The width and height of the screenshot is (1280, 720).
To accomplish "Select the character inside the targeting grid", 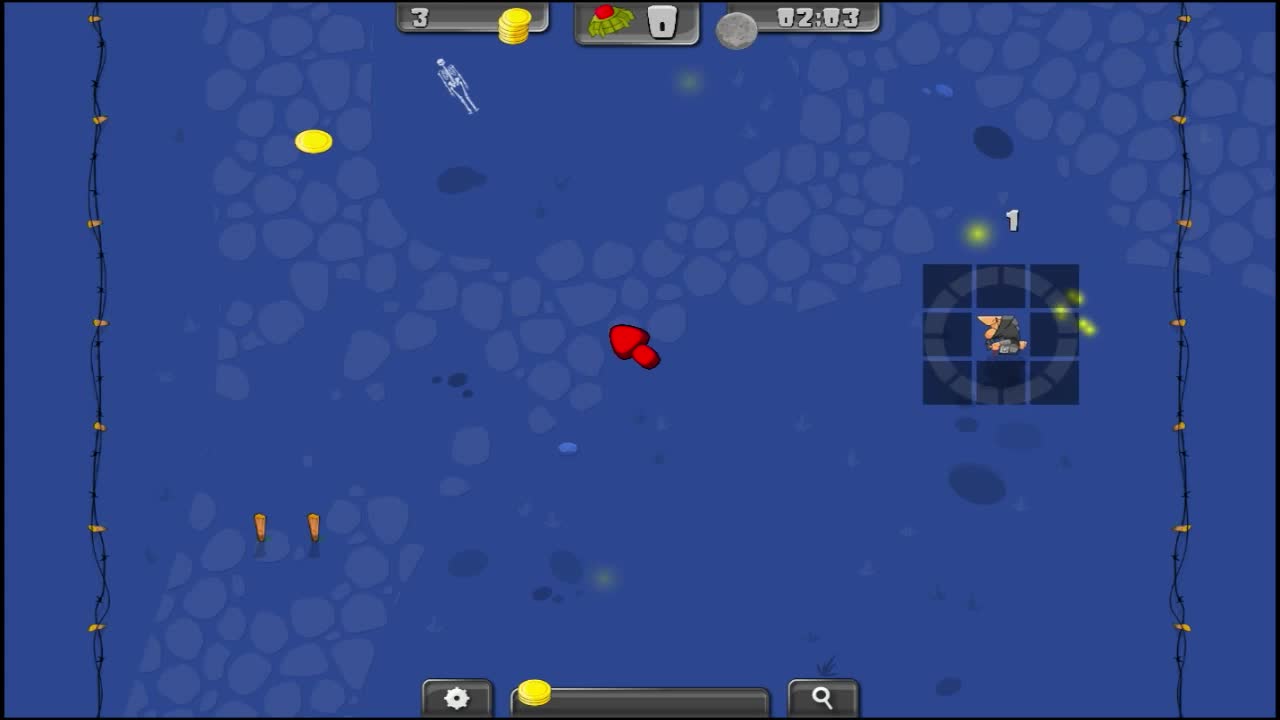I will click(x=1005, y=336).
